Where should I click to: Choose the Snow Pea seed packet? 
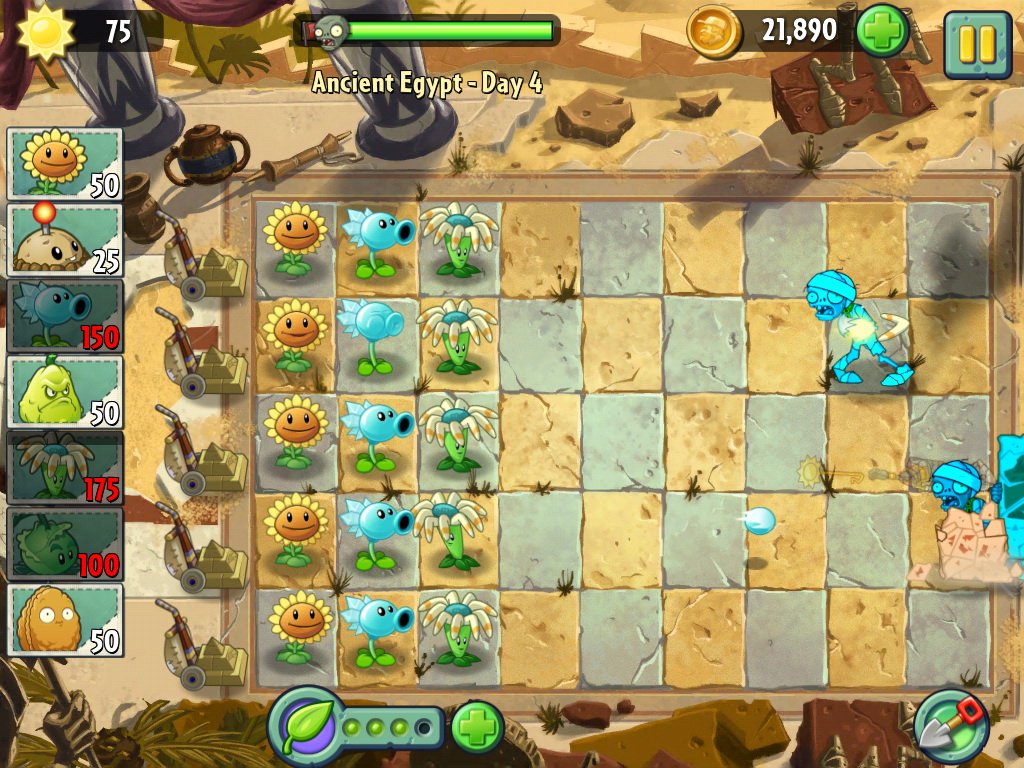(65, 316)
